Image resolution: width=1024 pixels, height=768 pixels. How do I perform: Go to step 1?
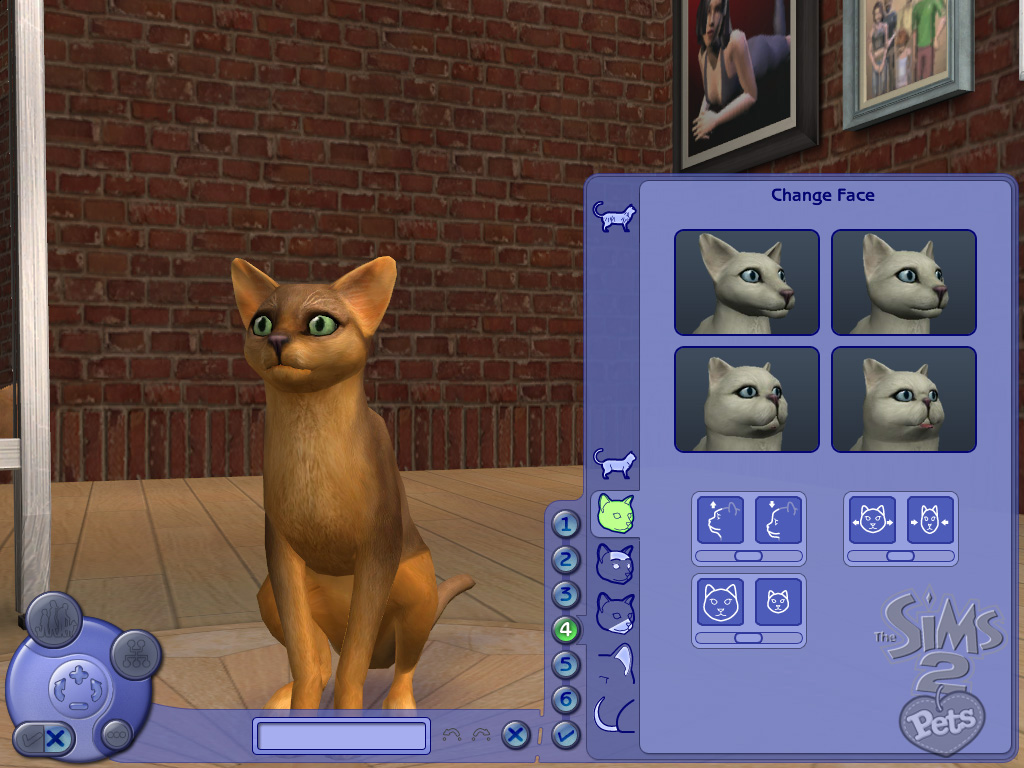(566, 524)
